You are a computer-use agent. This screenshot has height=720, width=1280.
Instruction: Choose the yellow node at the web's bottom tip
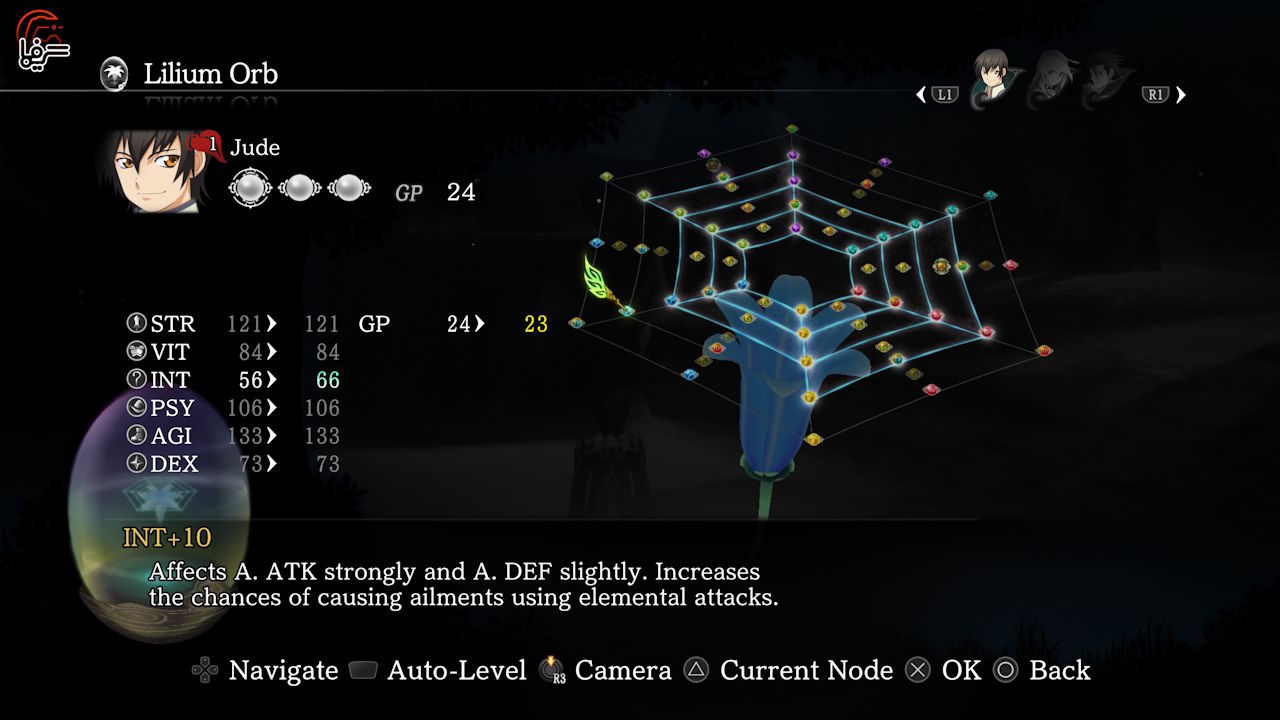click(x=813, y=438)
